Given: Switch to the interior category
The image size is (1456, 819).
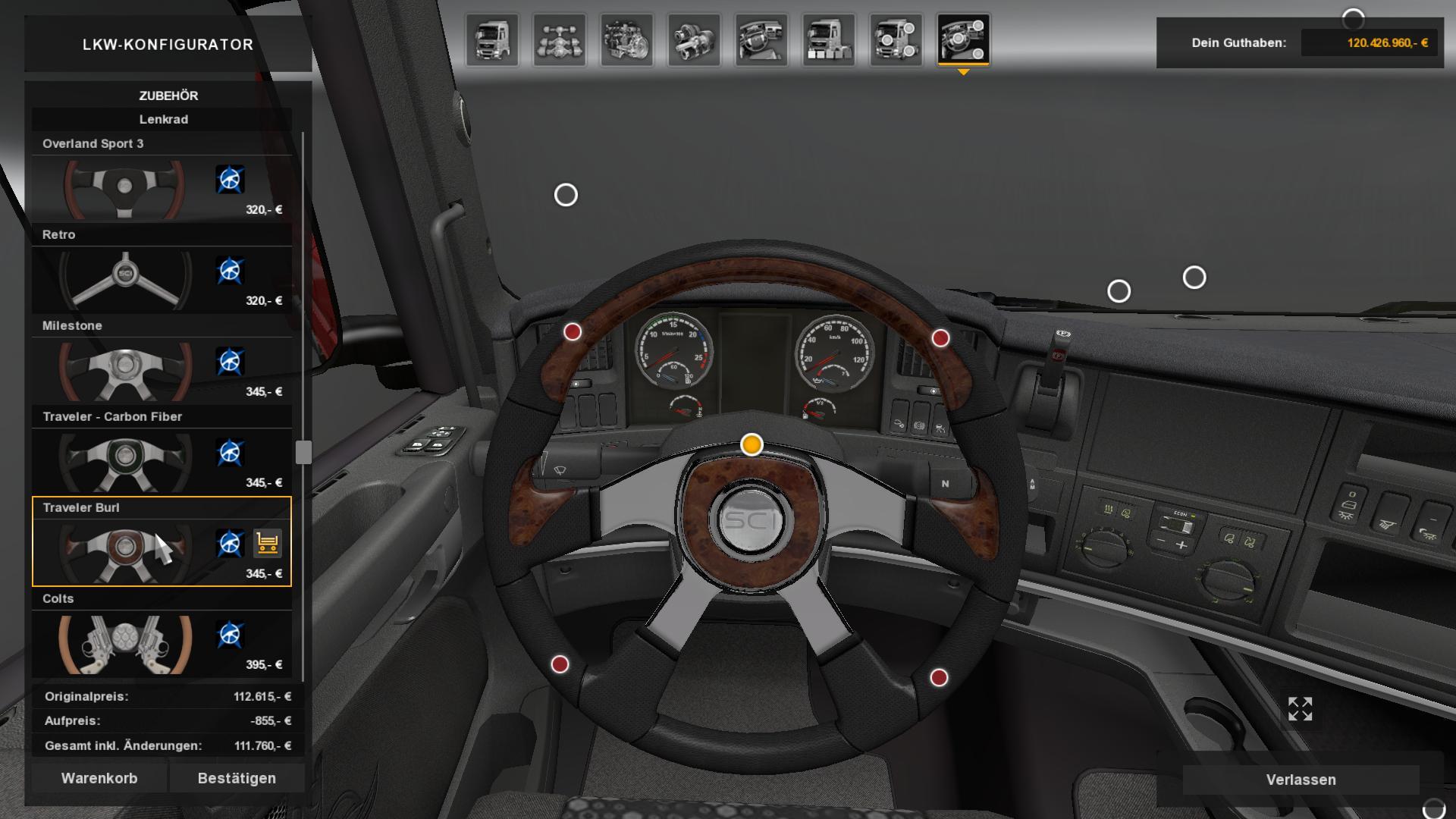Looking at the screenshot, I should [x=761, y=39].
